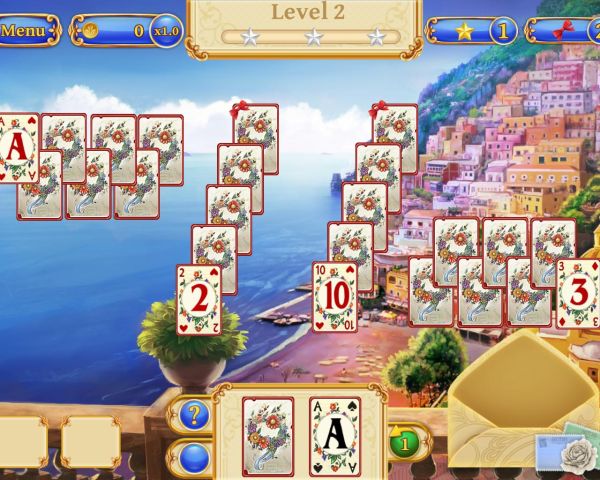The width and height of the screenshot is (600, 480).
Task: Select the face-up Ace of hearts card
Action: (17, 146)
